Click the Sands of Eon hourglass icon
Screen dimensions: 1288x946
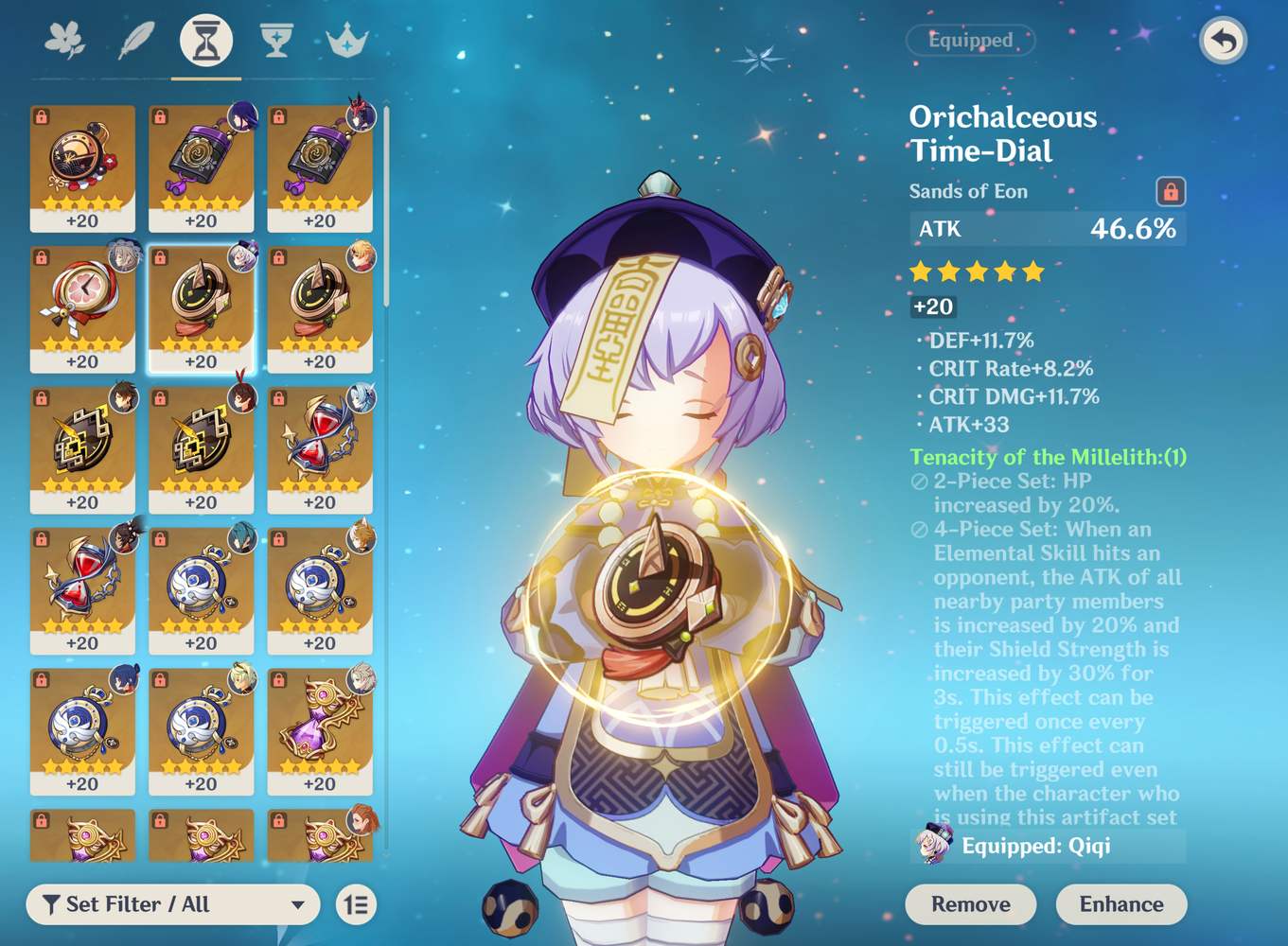click(x=205, y=40)
